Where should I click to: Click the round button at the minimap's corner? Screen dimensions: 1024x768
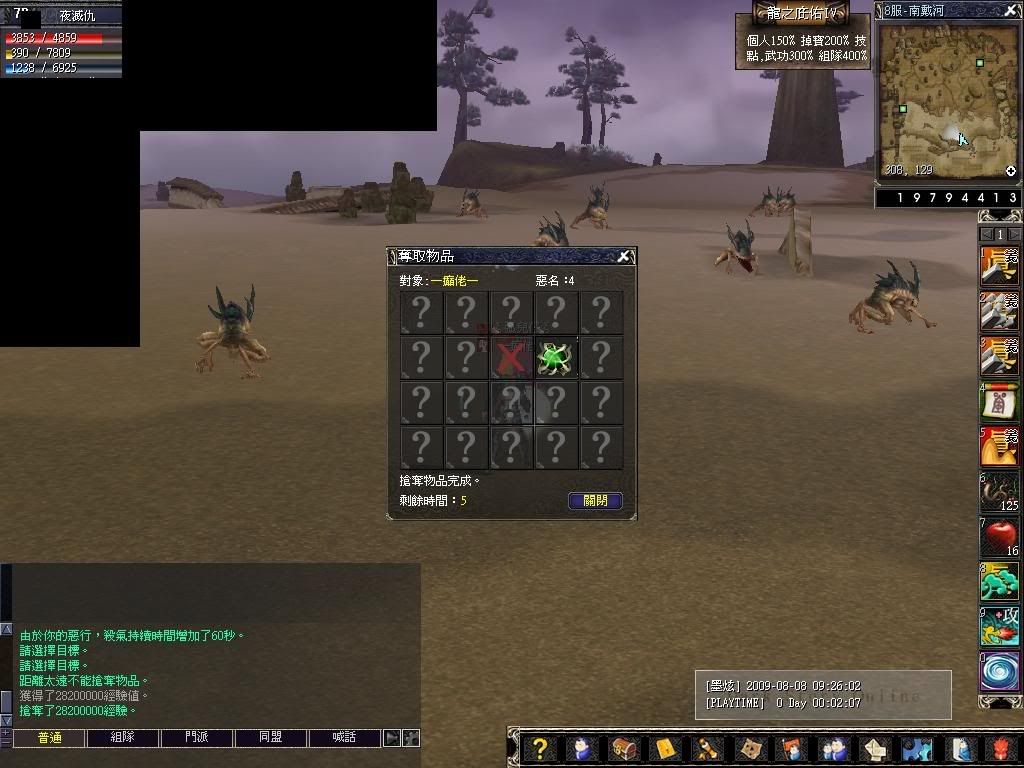click(x=1010, y=171)
